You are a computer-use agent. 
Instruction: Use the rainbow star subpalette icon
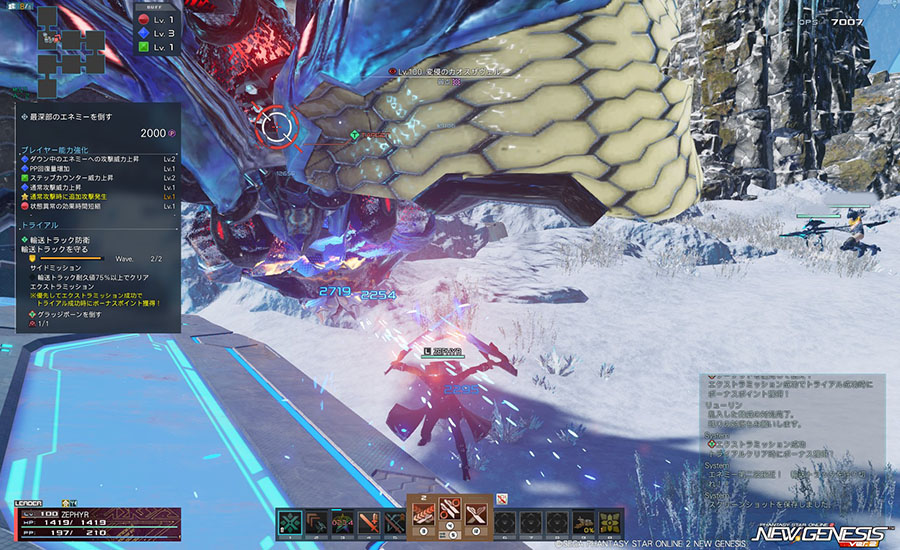(x=342, y=521)
